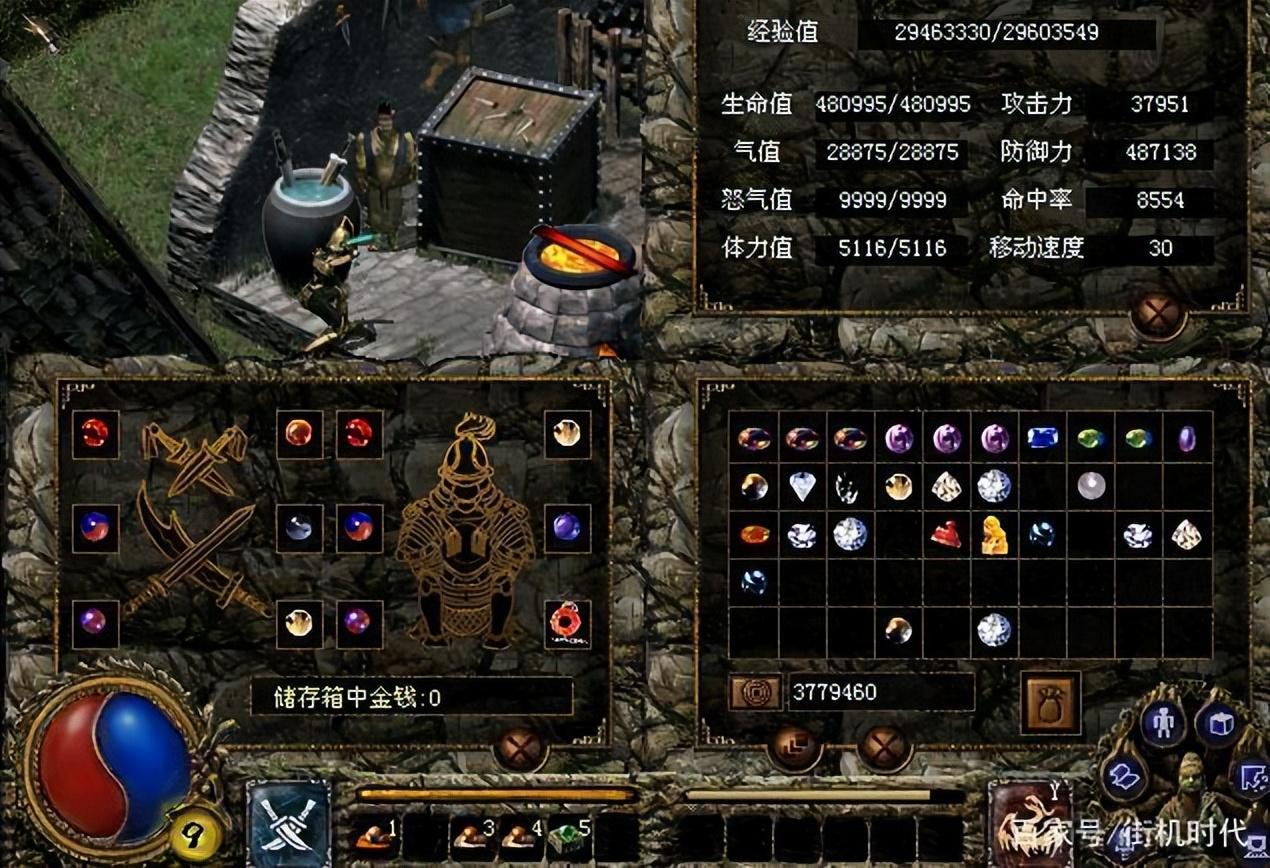Select the pale pink pearl in inventory
The width and height of the screenshot is (1270, 868).
click(1090, 486)
